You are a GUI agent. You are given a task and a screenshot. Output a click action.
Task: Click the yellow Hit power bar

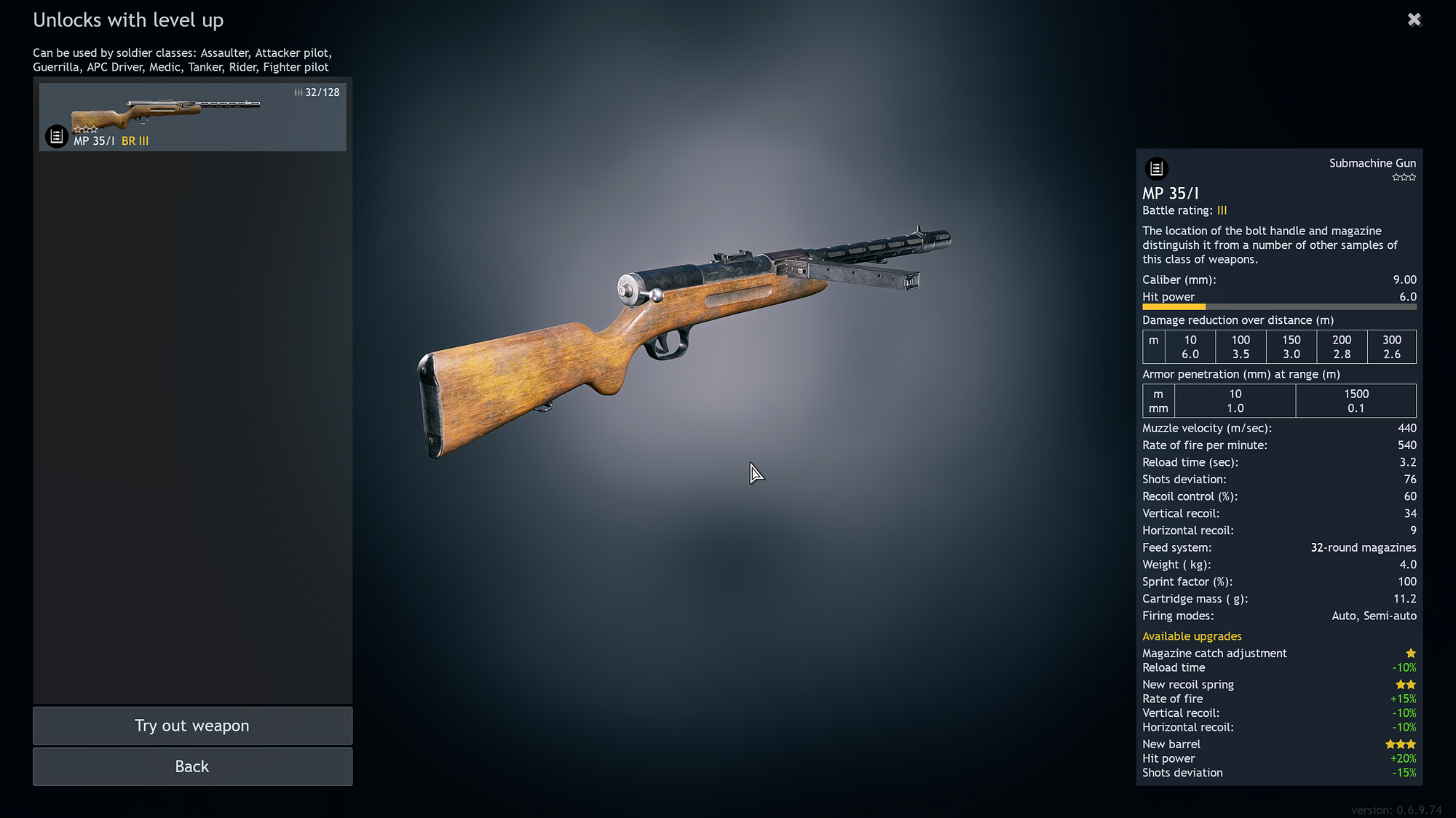pyautogui.click(x=1174, y=307)
